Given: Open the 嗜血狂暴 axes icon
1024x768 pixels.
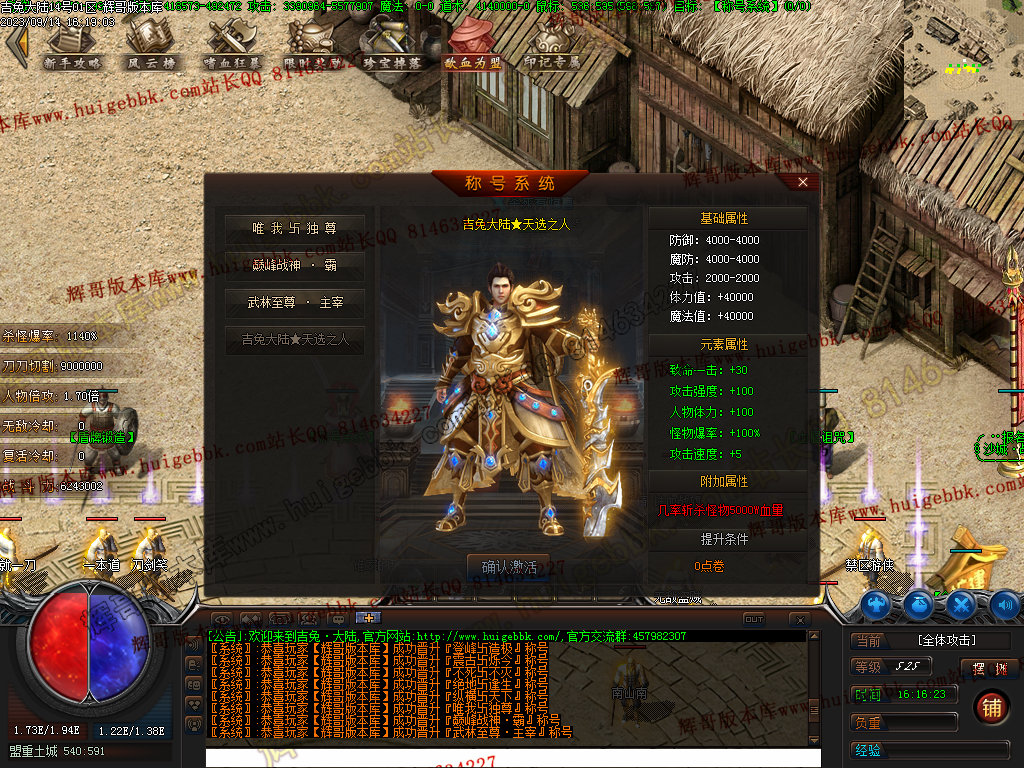Looking at the screenshot, I should pyautogui.click(x=231, y=45).
